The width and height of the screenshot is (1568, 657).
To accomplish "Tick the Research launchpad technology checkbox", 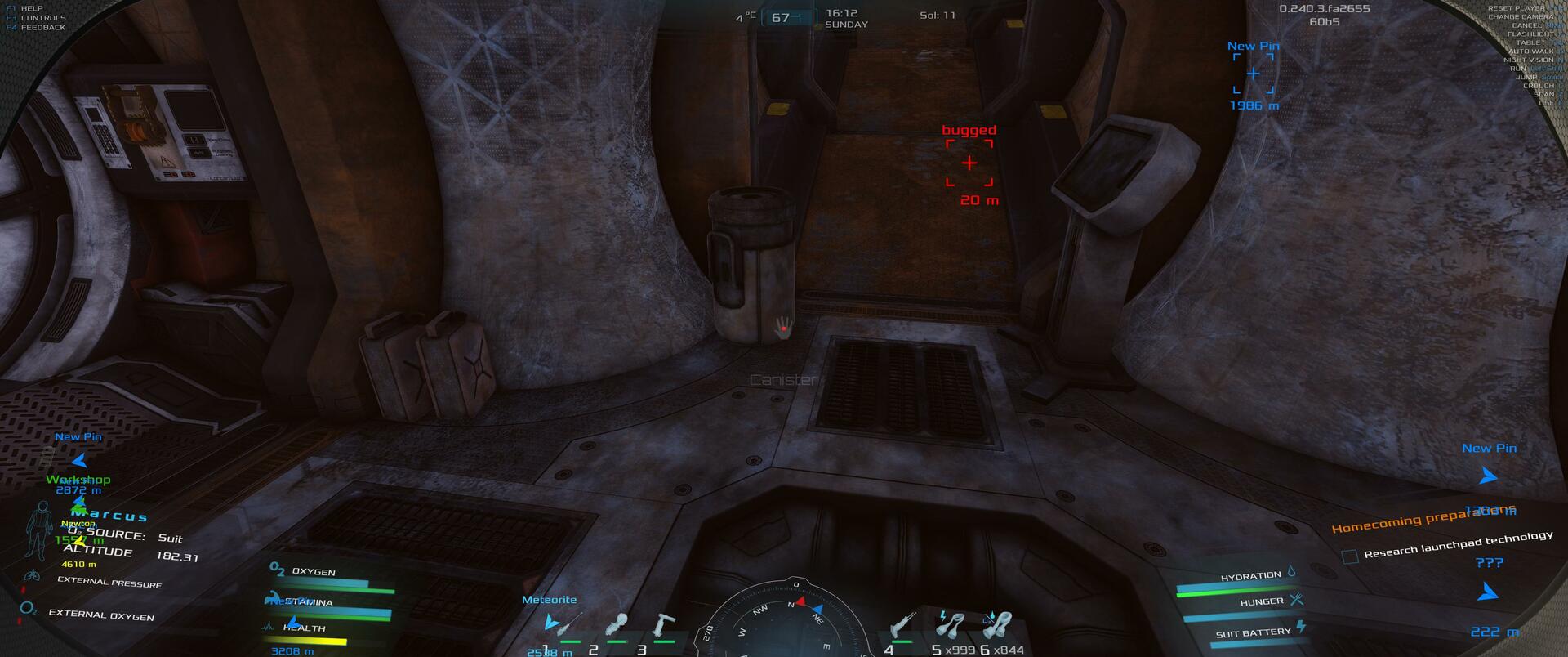I will click(1350, 556).
